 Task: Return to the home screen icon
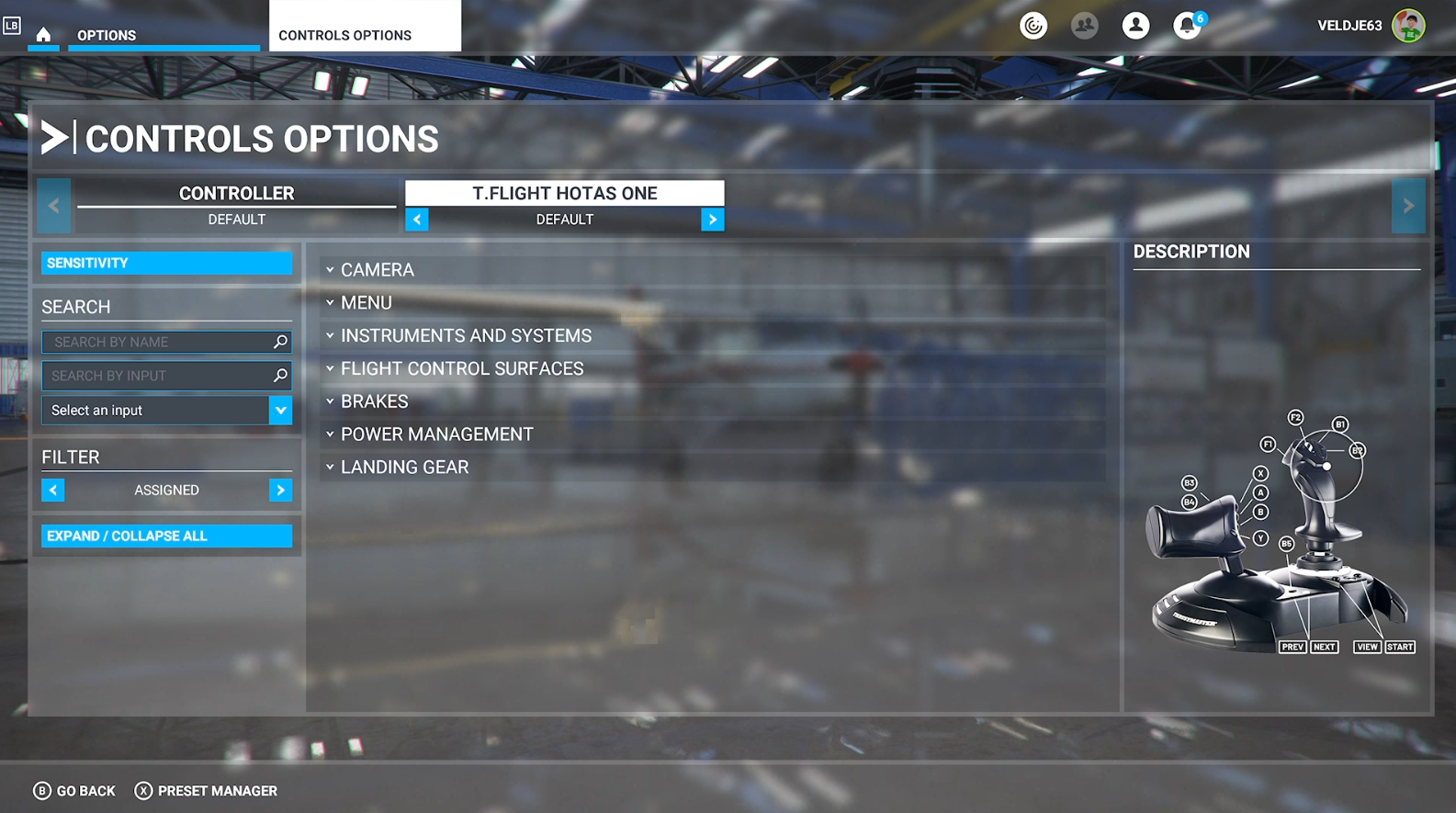coord(43,35)
